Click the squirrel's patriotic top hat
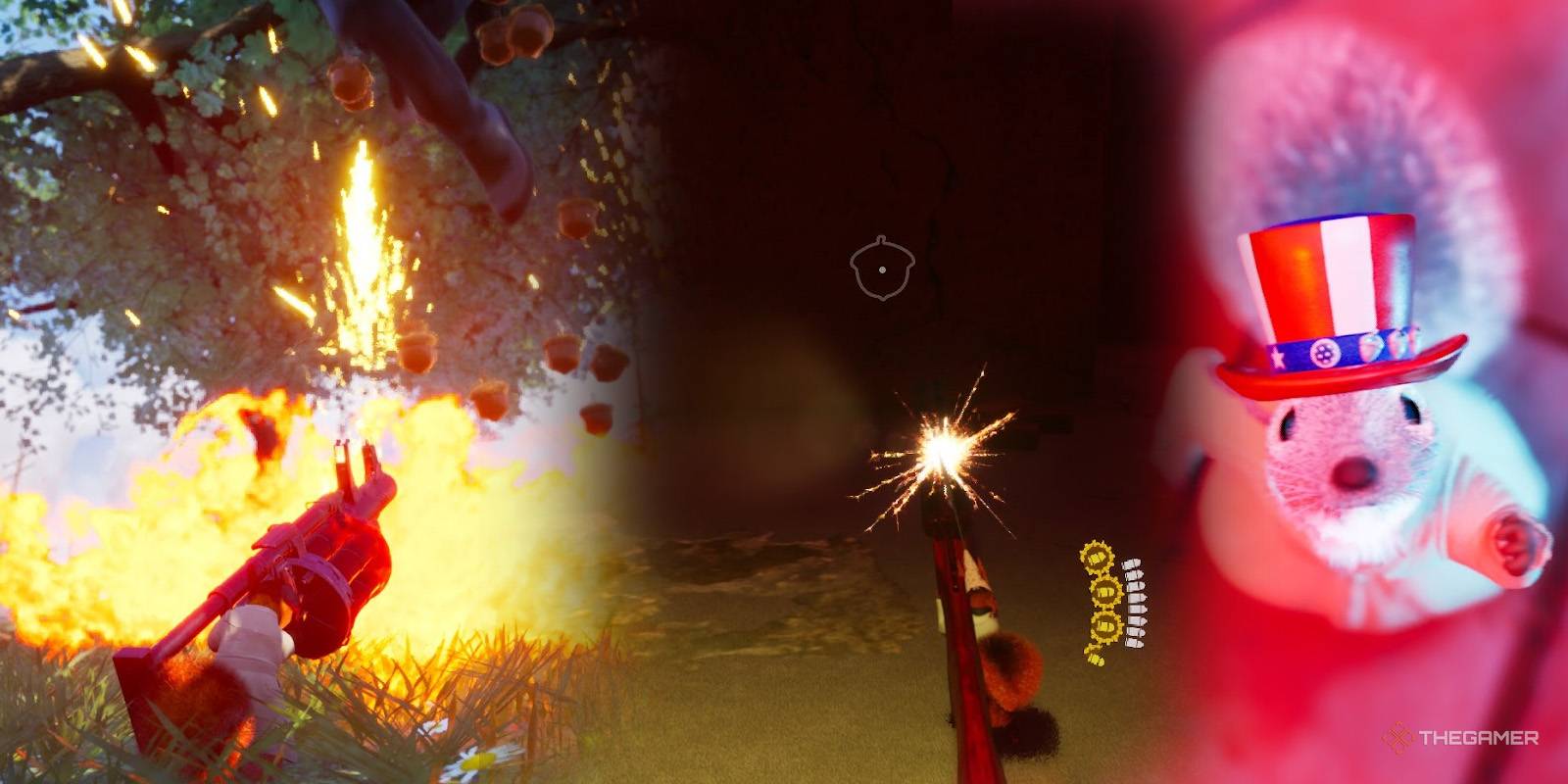 (1333, 294)
